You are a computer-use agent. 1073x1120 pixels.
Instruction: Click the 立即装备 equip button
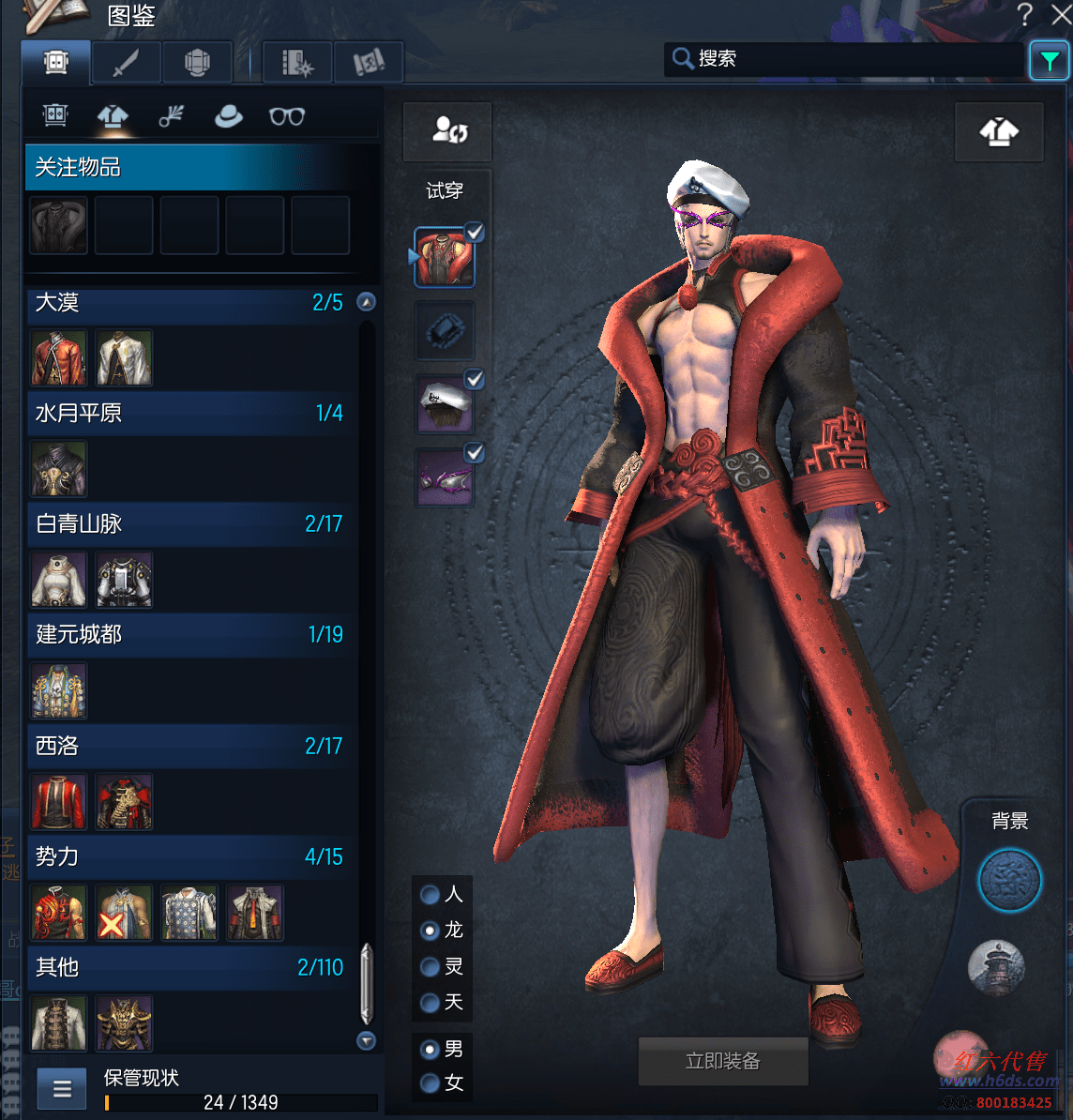722,1061
